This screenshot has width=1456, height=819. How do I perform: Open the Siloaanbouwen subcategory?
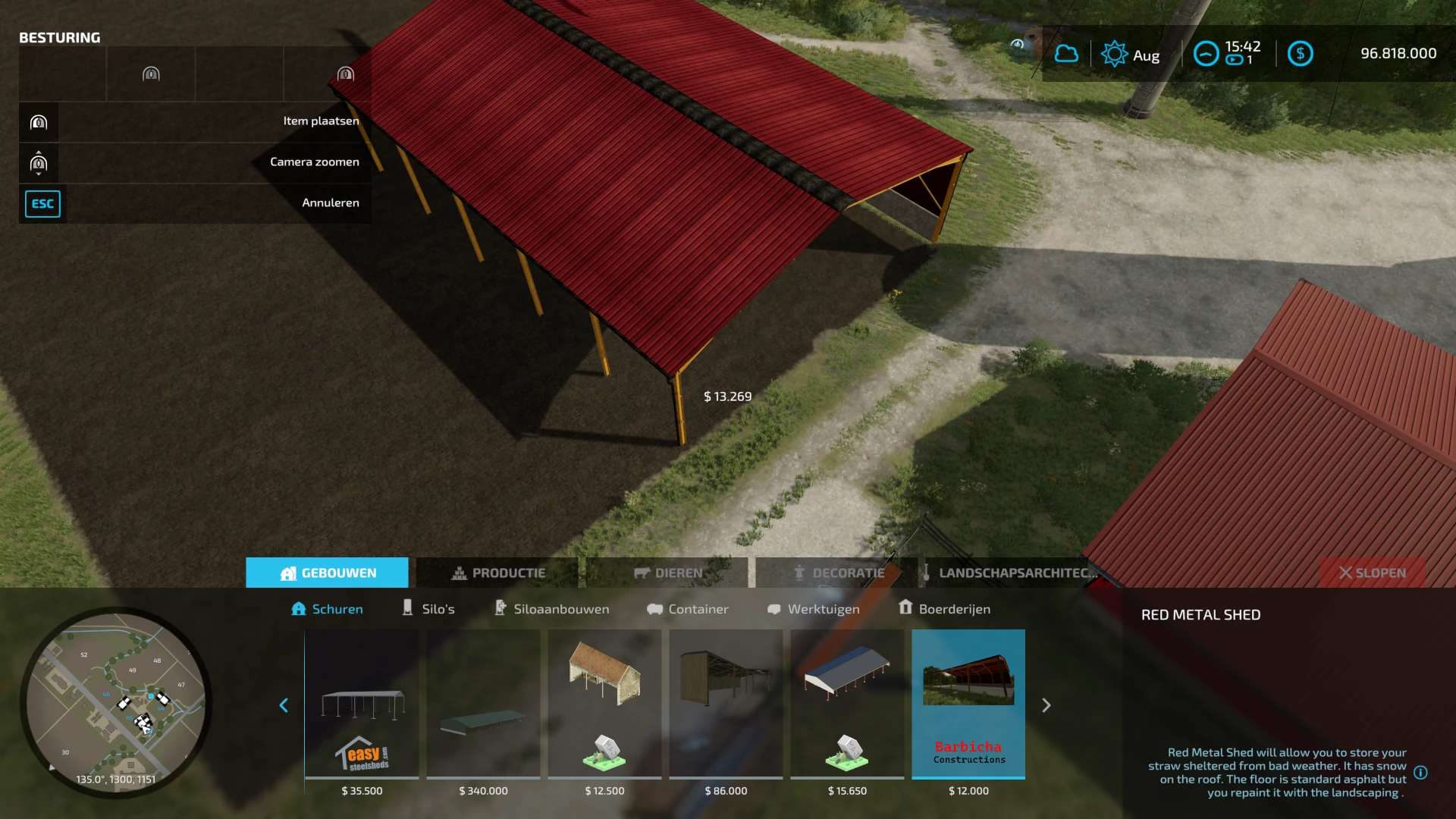(x=551, y=609)
